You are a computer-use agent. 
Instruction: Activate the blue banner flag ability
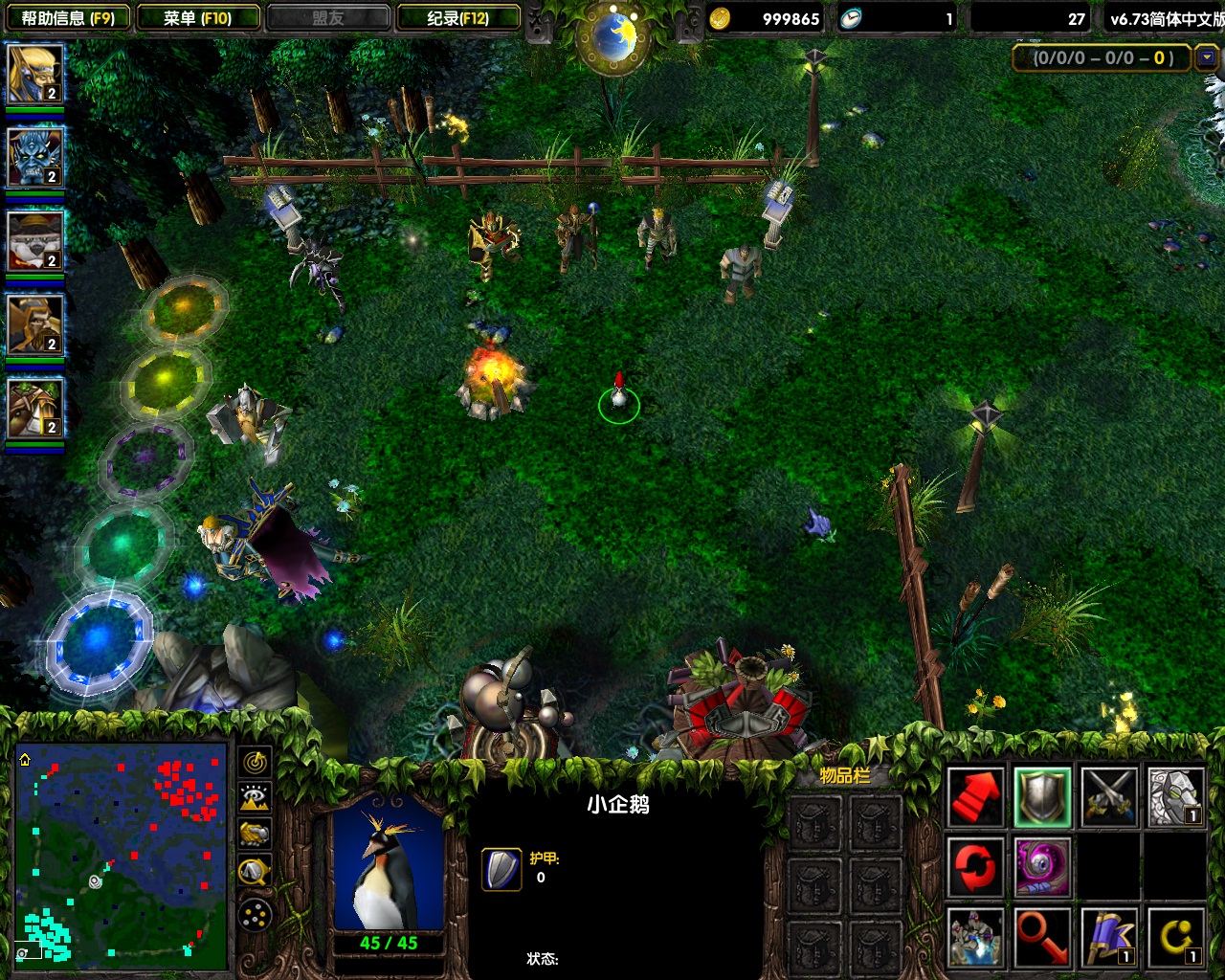click(x=1108, y=937)
